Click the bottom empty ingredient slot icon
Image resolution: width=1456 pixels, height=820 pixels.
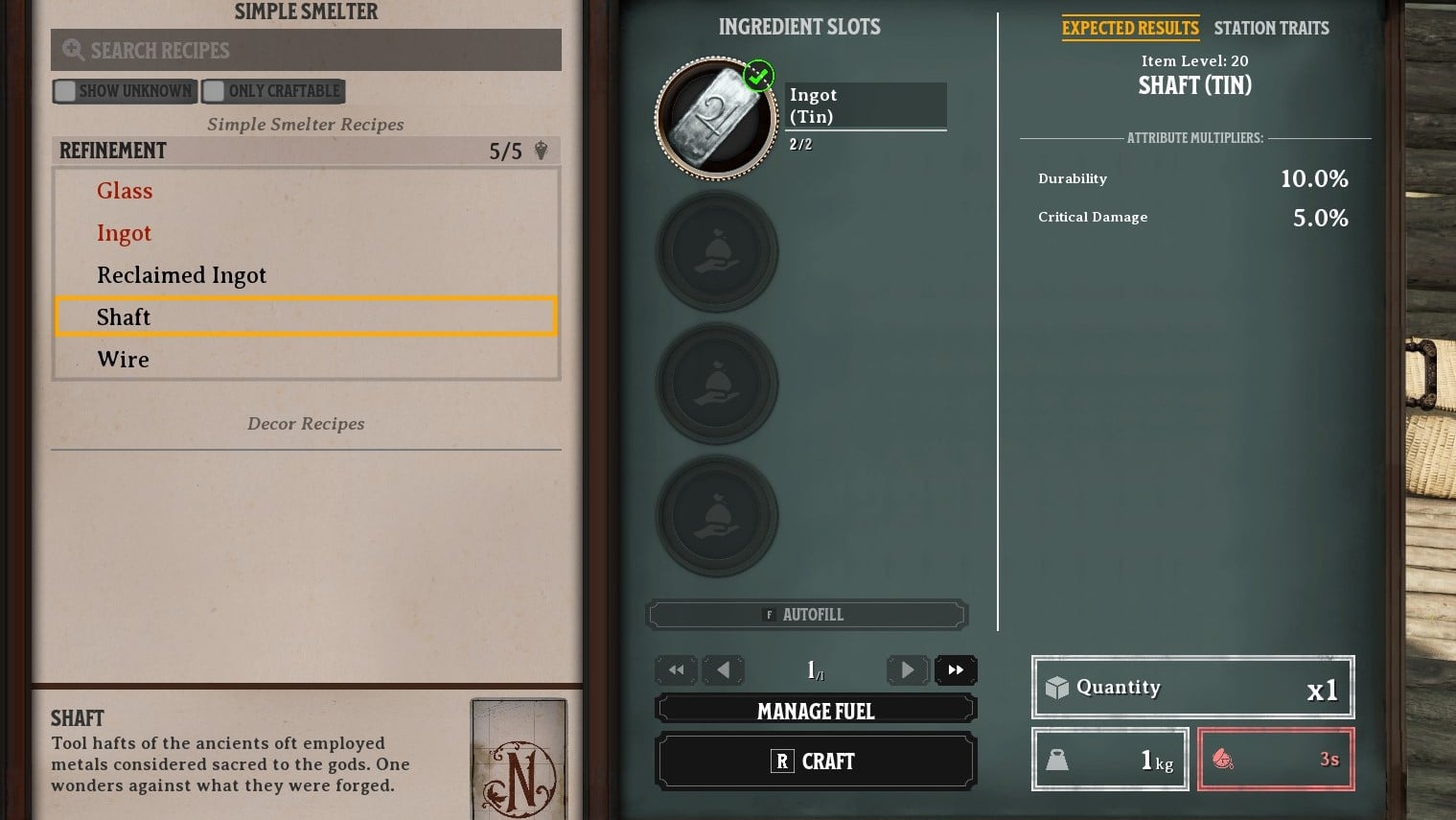pos(717,515)
